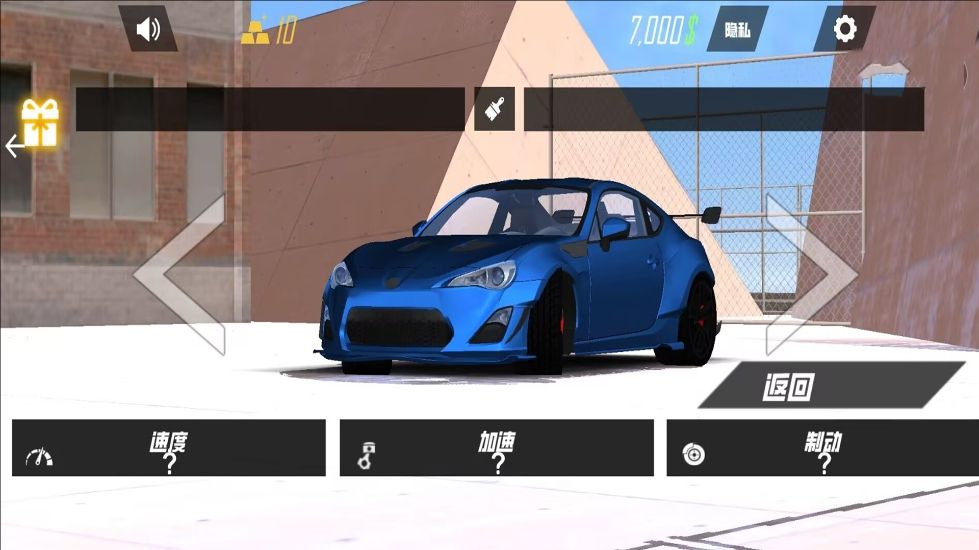The width and height of the screenshot is (979, 550).
Task: Select the 速度 speed upgrade panel
Action: [x=169, y=448]
